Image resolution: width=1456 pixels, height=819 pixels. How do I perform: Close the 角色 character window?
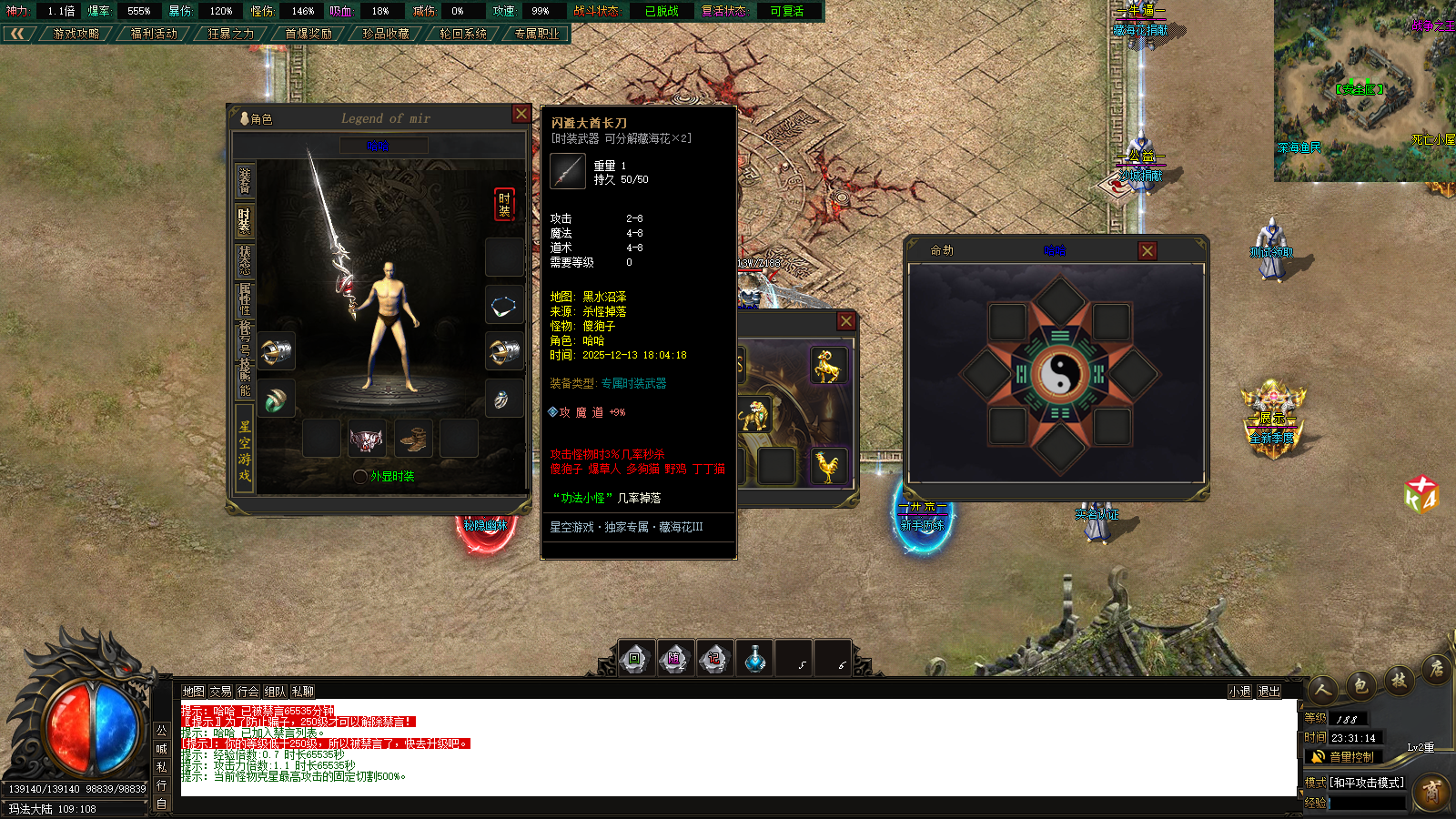click(x=521, y=114)
